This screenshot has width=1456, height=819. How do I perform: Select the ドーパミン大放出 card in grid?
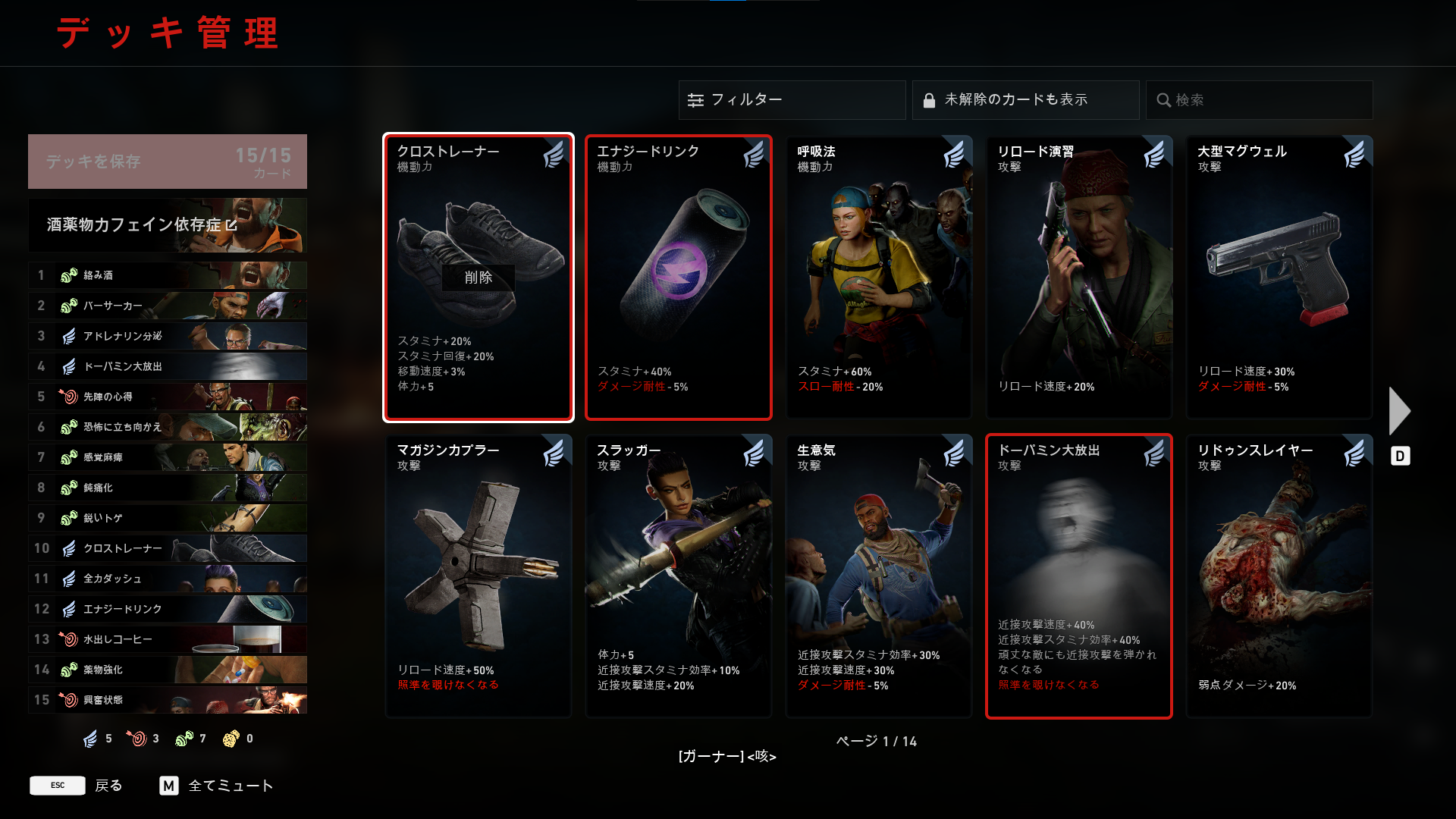[x=1079, y=576]
